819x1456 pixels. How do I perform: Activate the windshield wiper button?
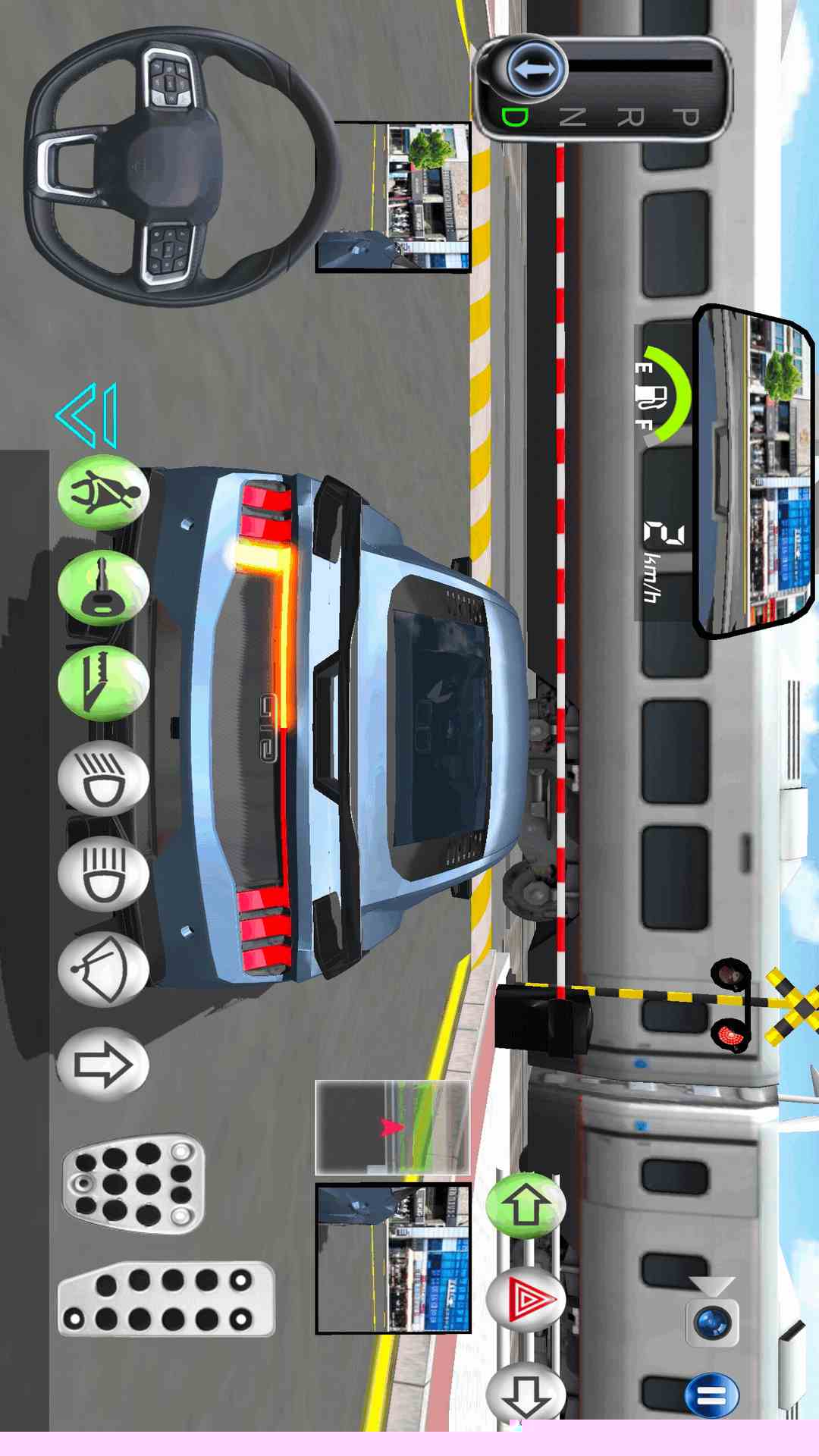[103, 968]
